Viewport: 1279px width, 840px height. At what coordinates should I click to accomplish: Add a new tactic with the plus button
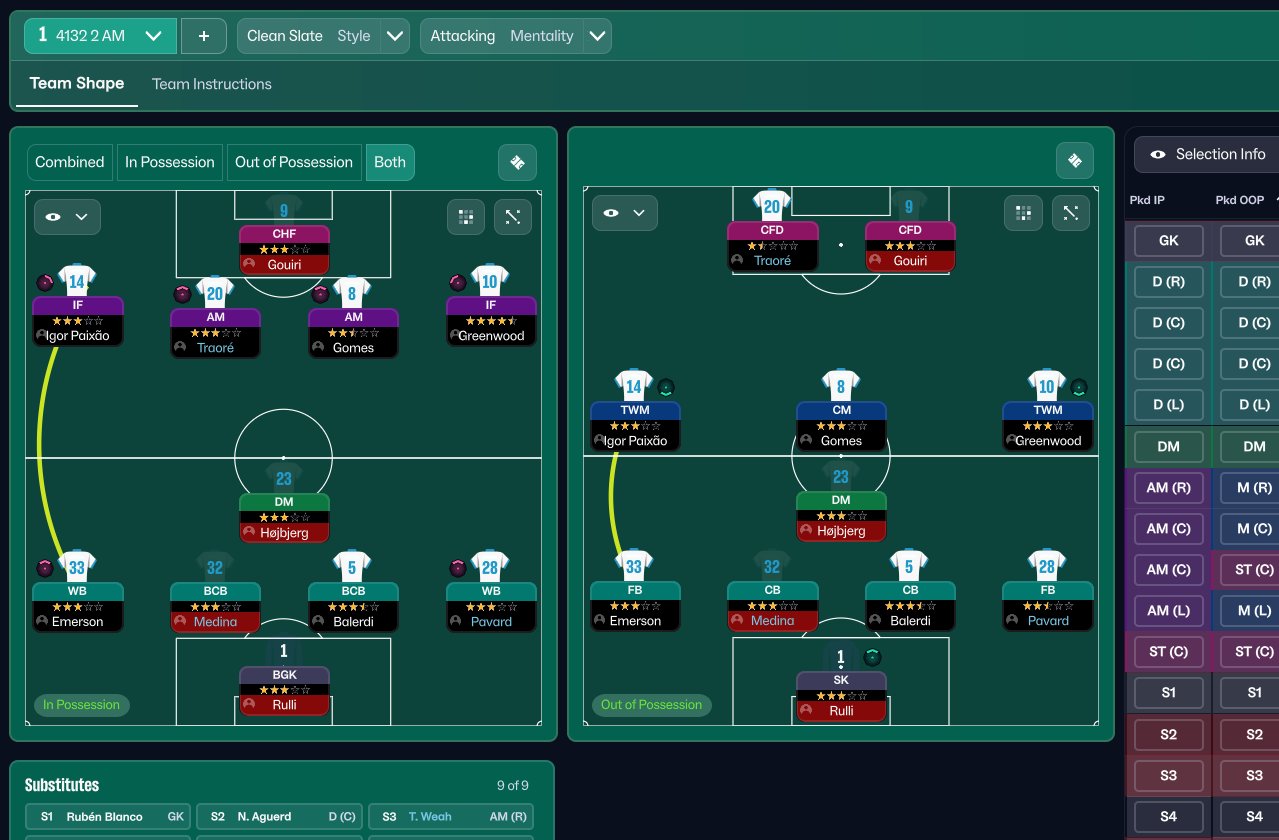[204, 36]
